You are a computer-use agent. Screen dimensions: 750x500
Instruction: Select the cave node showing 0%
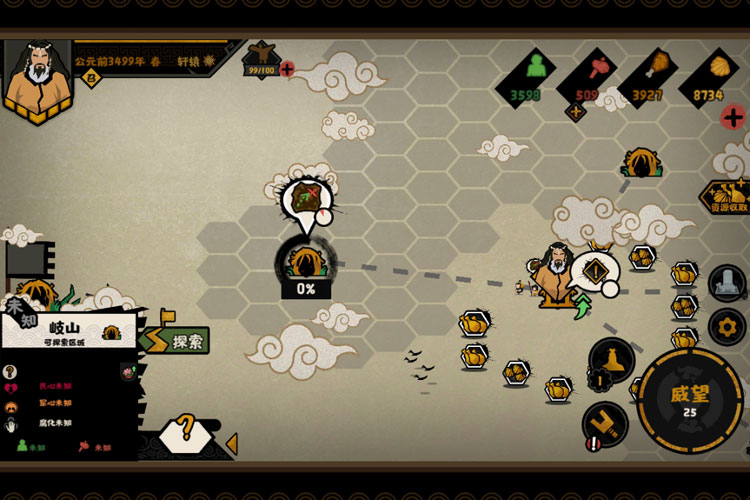[305, 262]
